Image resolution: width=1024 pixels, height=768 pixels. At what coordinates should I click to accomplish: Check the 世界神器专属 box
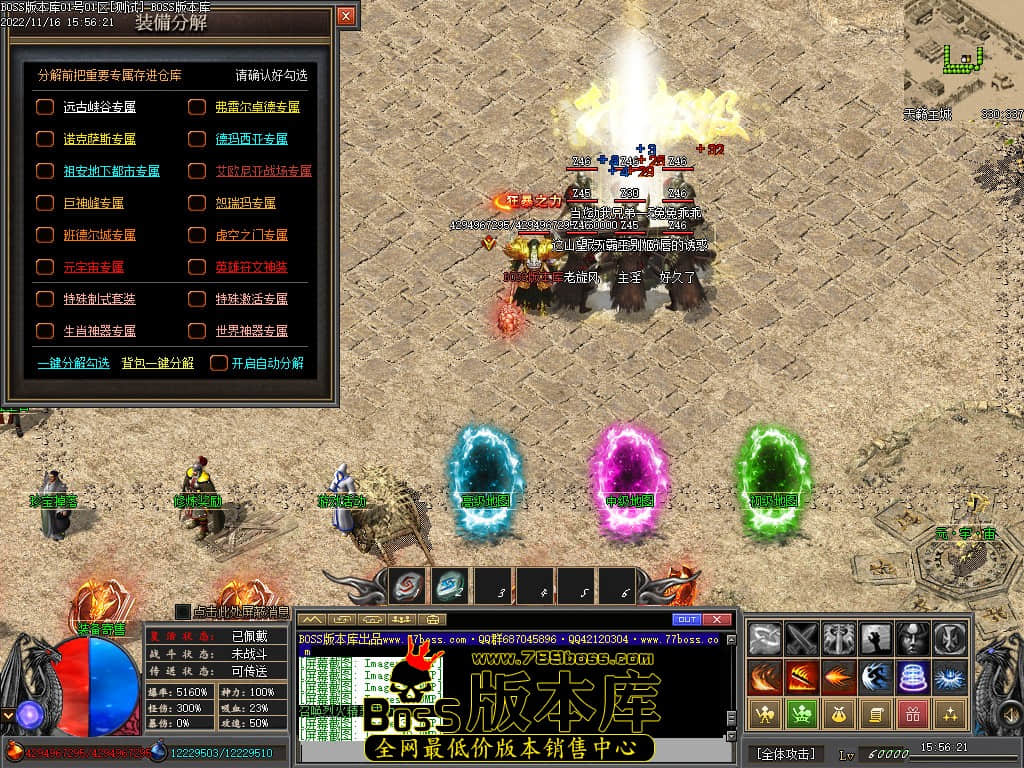(197, 331)
